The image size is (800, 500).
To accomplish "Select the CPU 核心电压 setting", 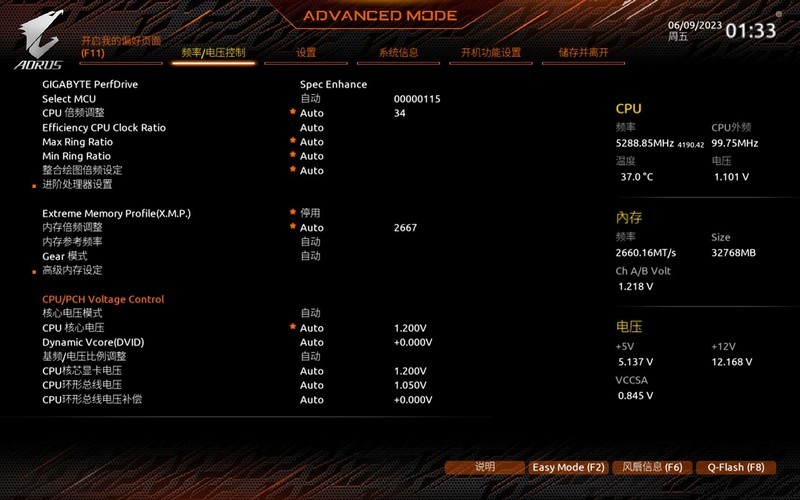I will 73,328.
